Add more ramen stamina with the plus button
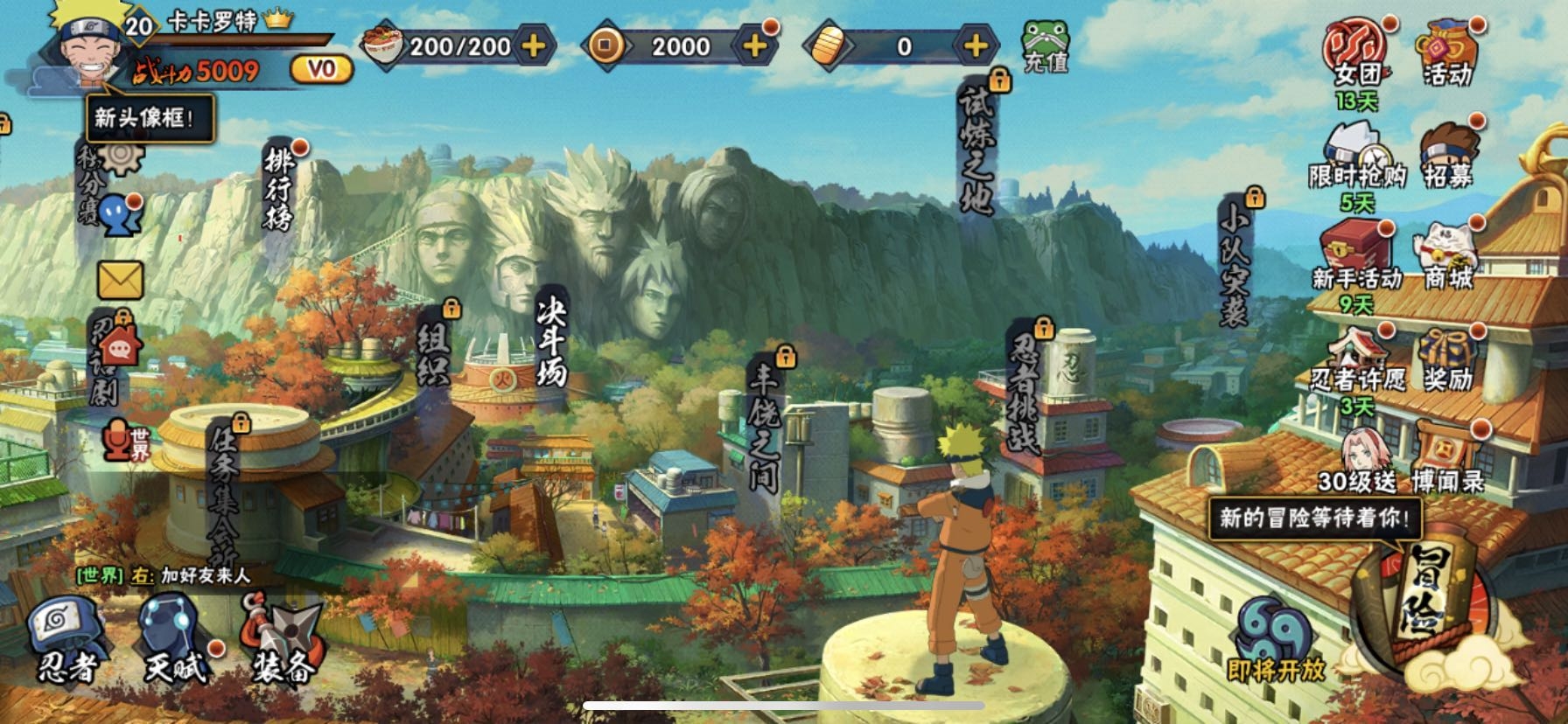Screen dimensions: 1568x724 pyautogui.click(x=533, y=46)
